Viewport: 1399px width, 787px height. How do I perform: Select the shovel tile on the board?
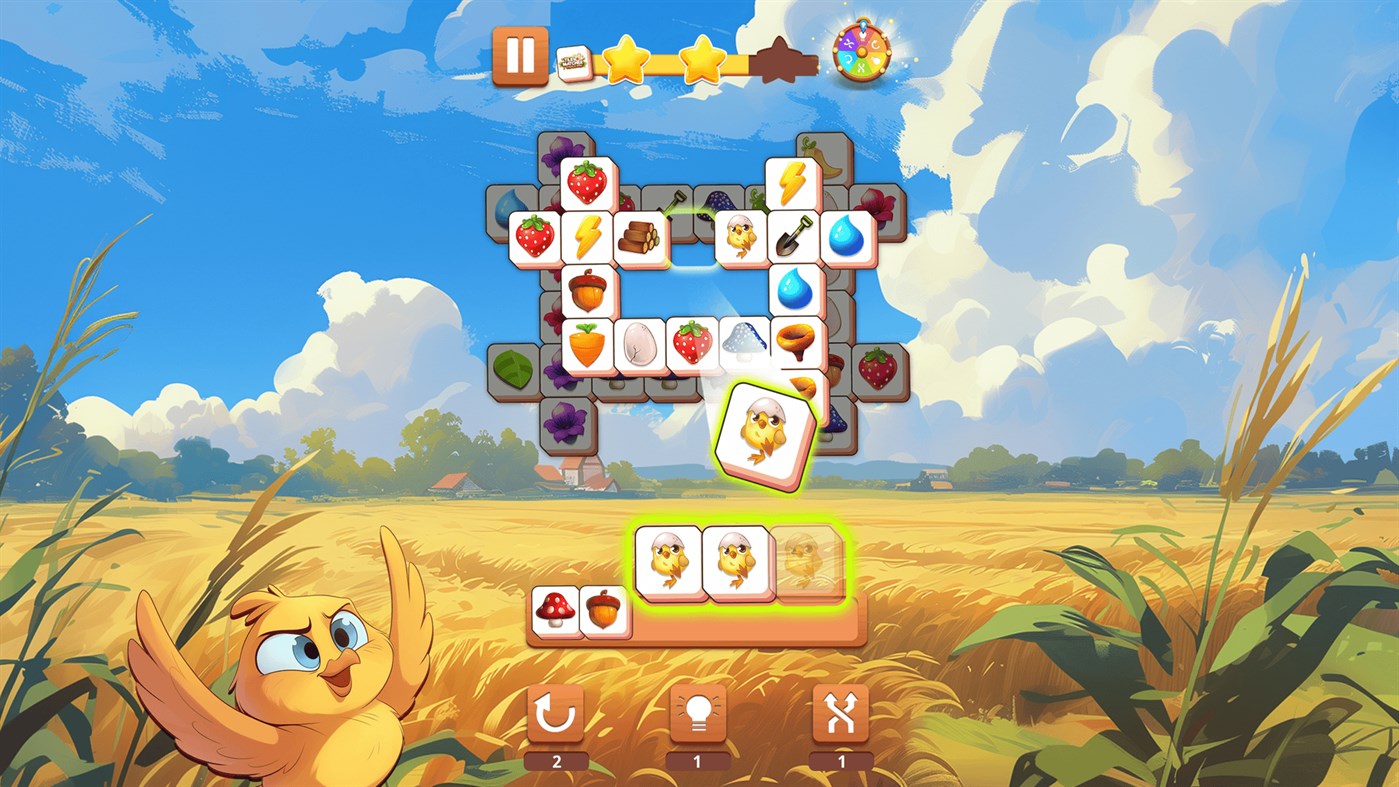click(793, 237)
